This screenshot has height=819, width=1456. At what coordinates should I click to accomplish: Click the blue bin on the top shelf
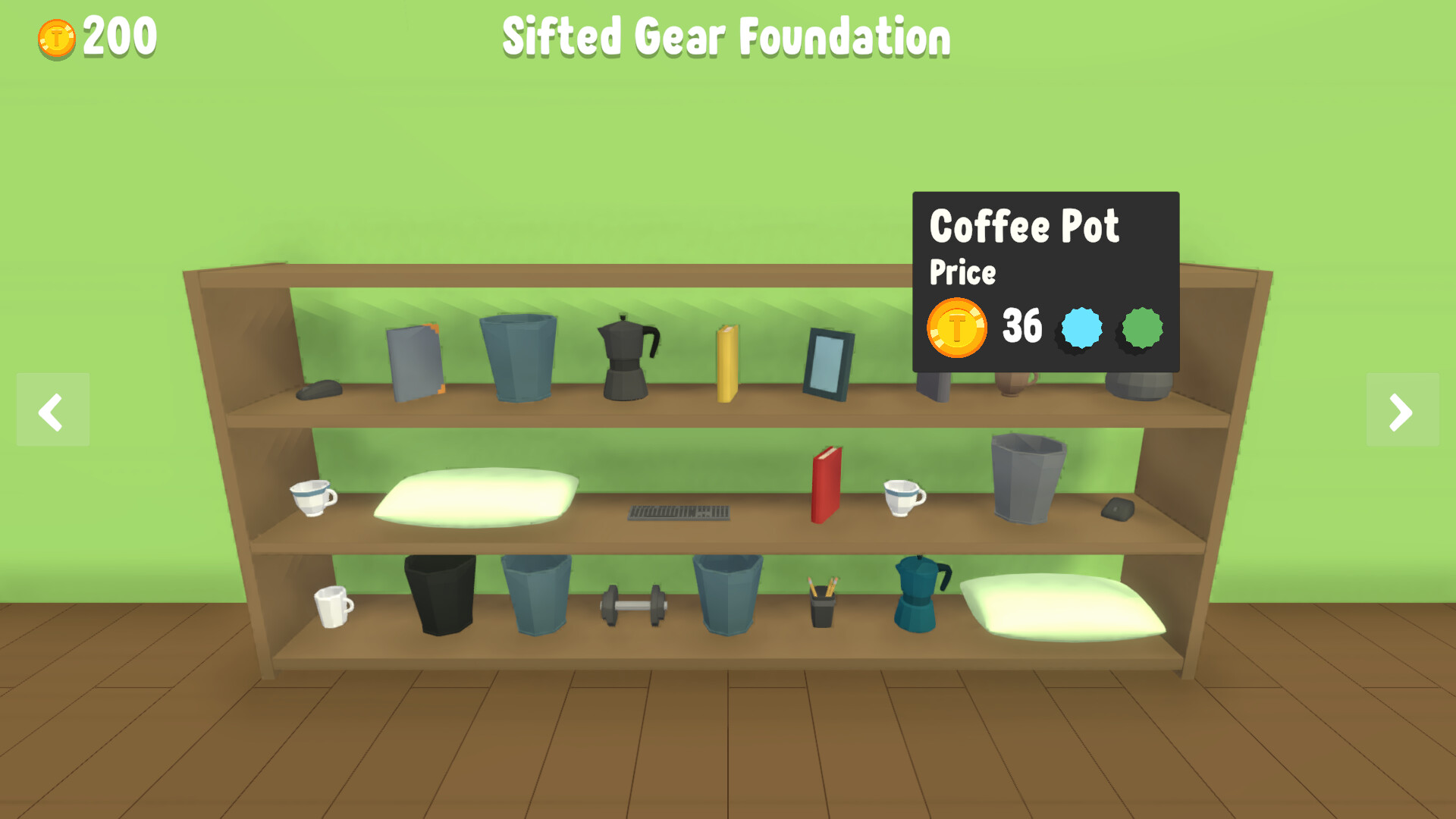(518, 356)
